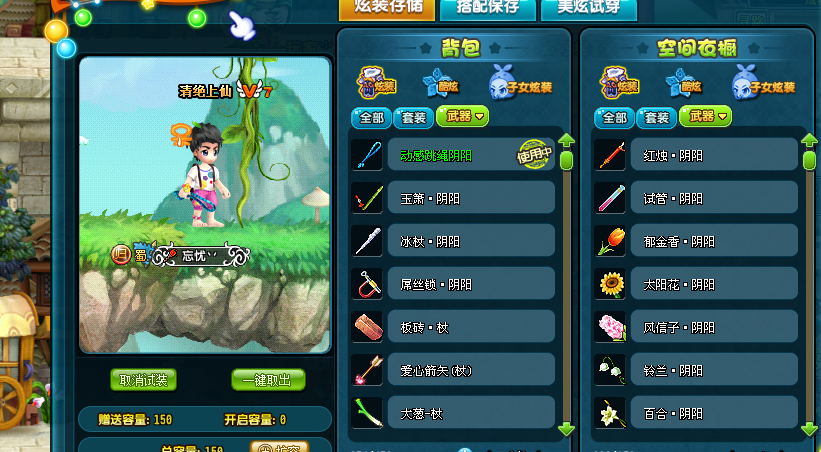Pick the 爱心箭矢(杖) item row
This screenshot has width=821, height=452.
(453, 371)
